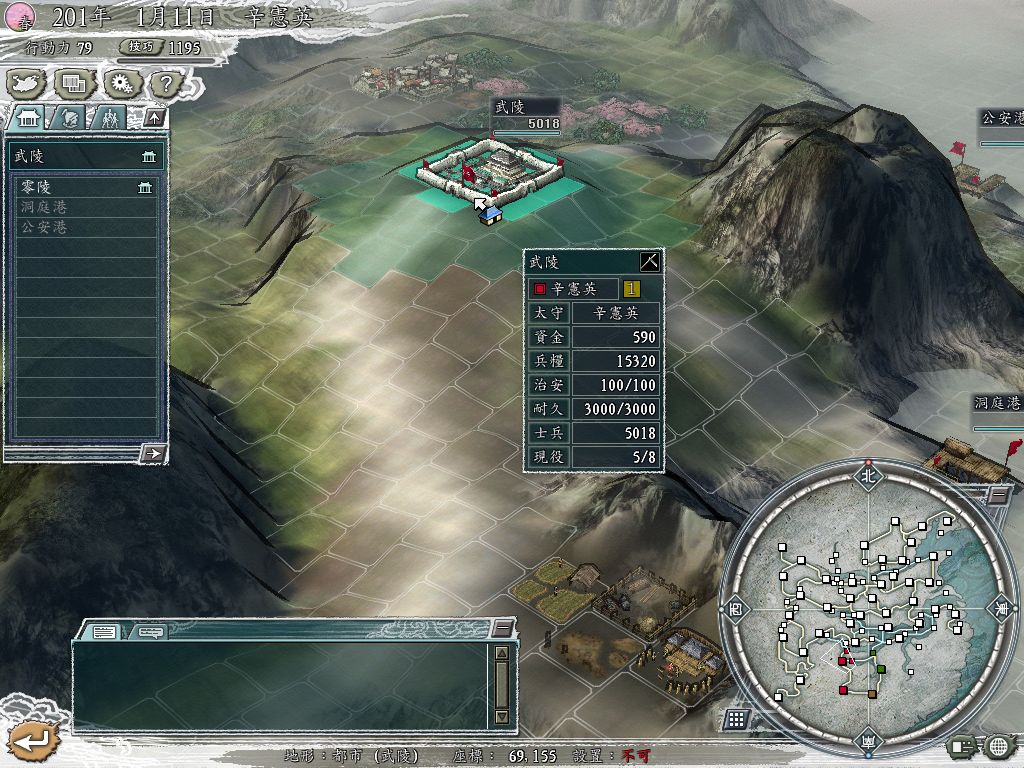The height and width of the screenshot is (768, 1024).
Task: End turn with the orange return arrow
Action: coord(33,741)
